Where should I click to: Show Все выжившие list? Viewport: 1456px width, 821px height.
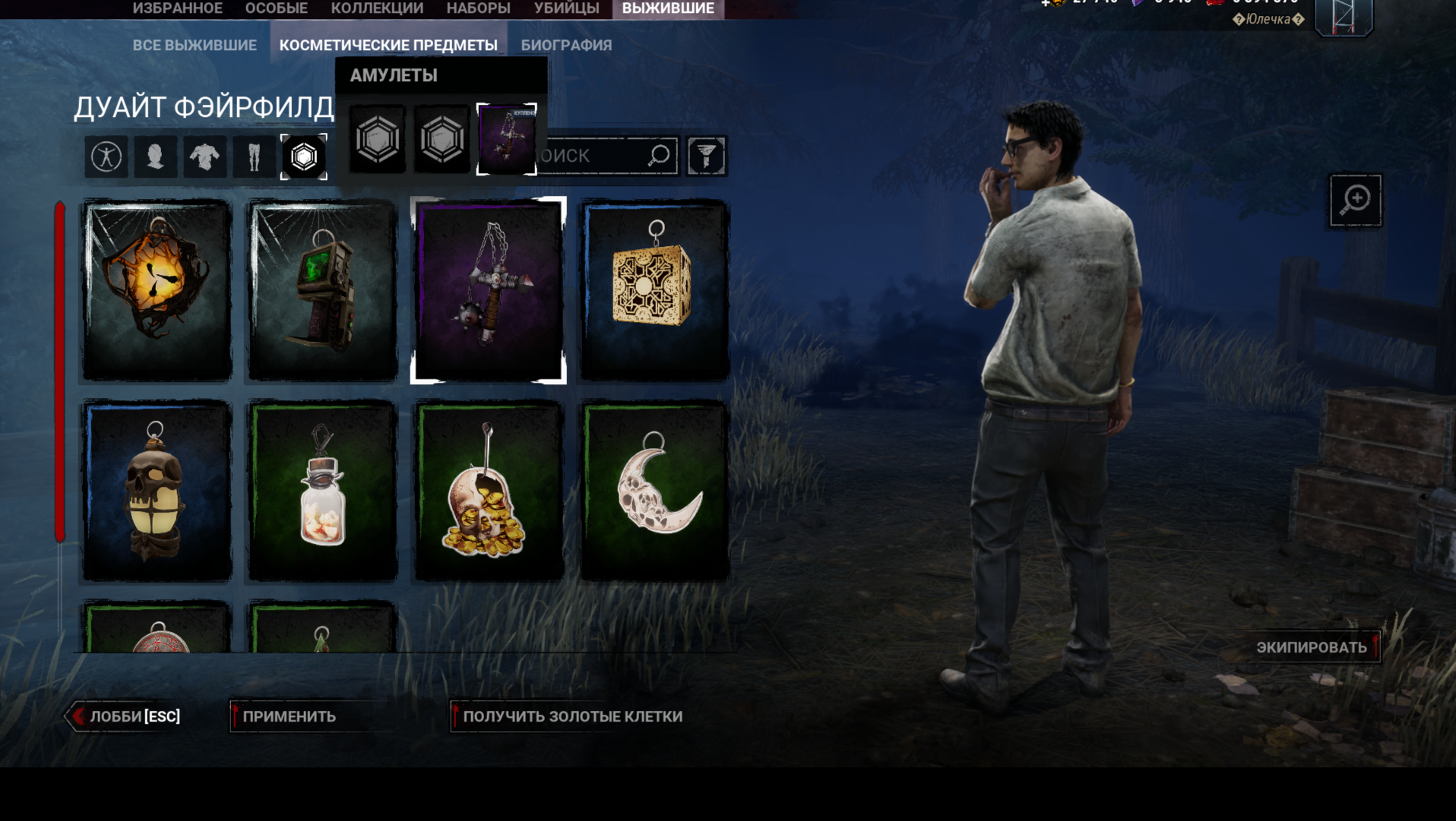coord(195,46)
